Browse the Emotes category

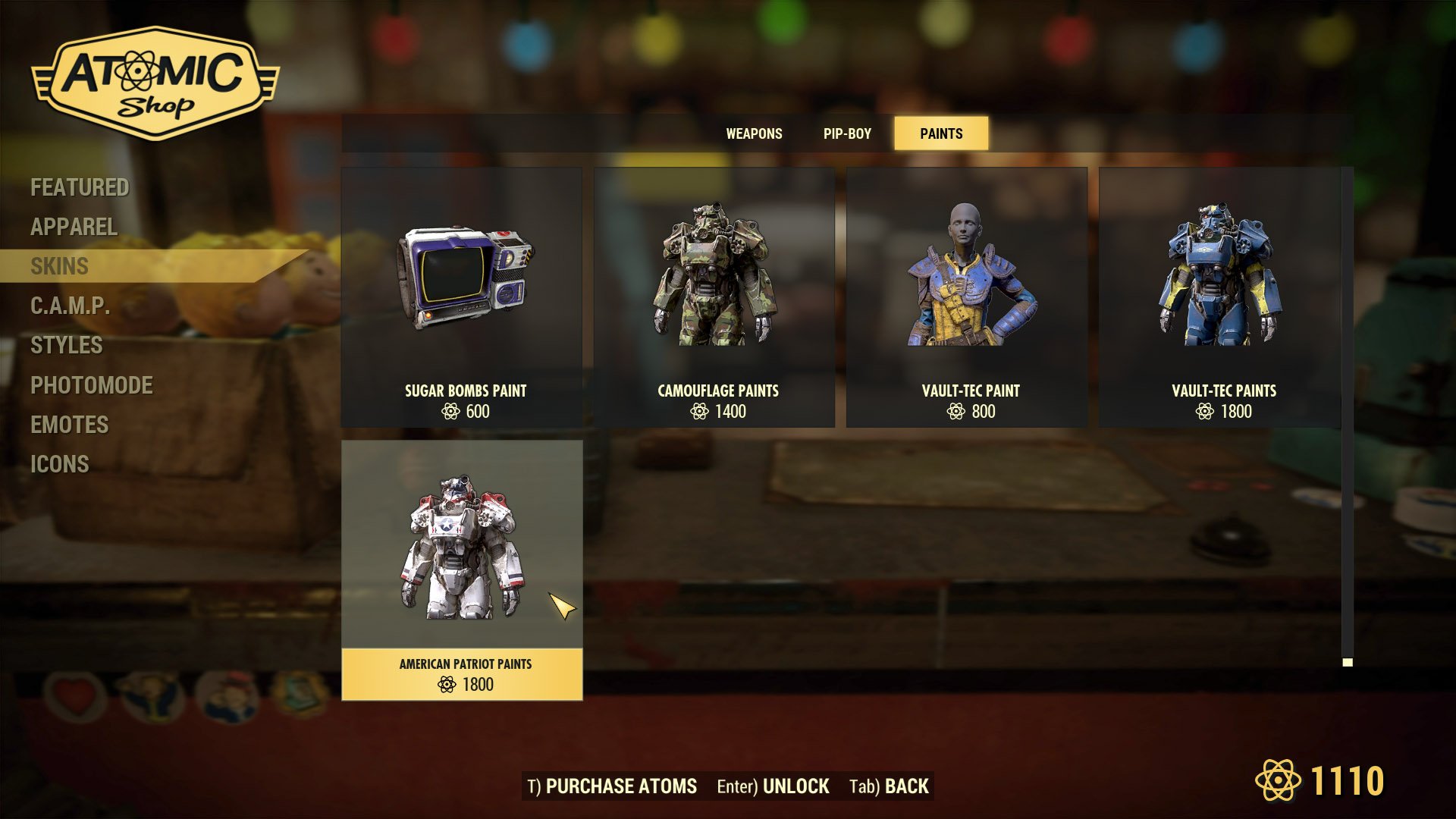click(x=69, y=425)
